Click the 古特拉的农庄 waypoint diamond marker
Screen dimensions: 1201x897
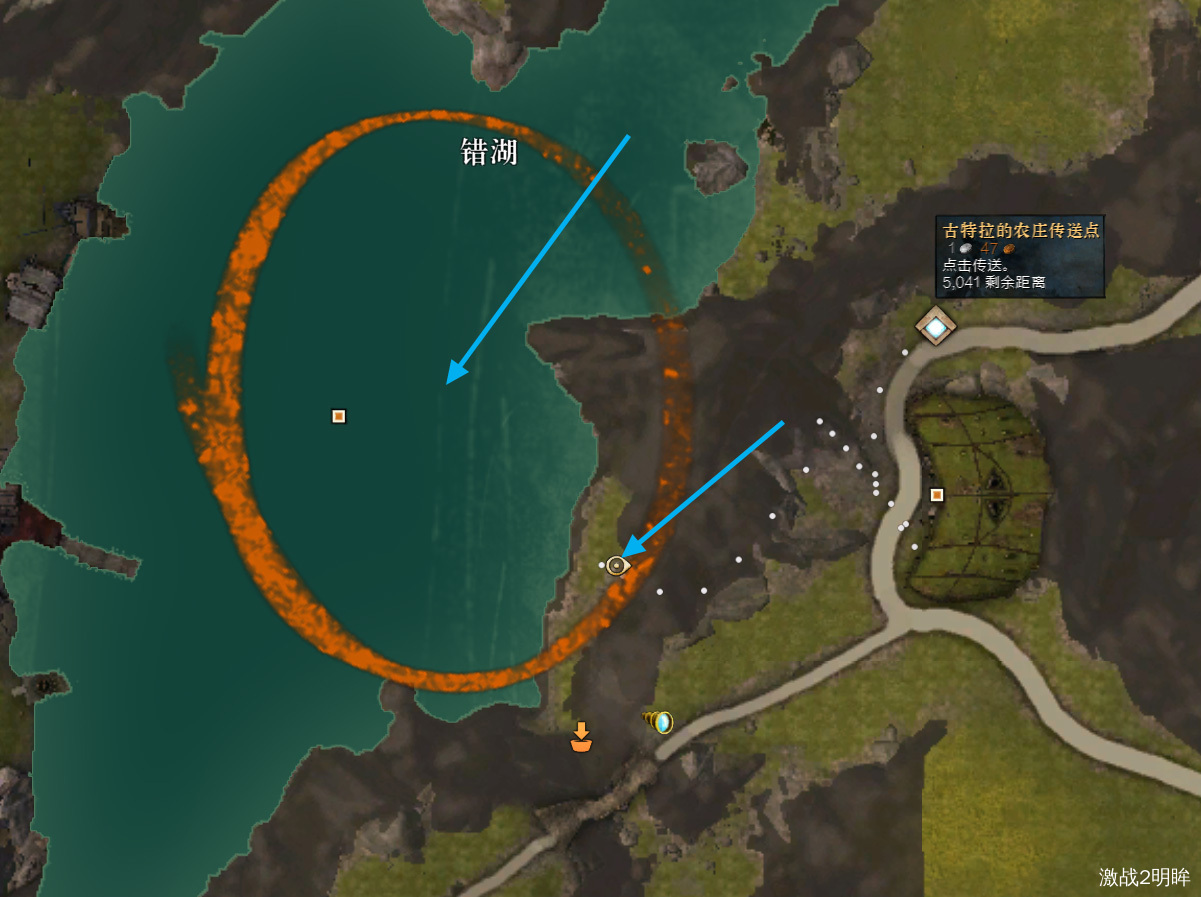pos(936,326)
